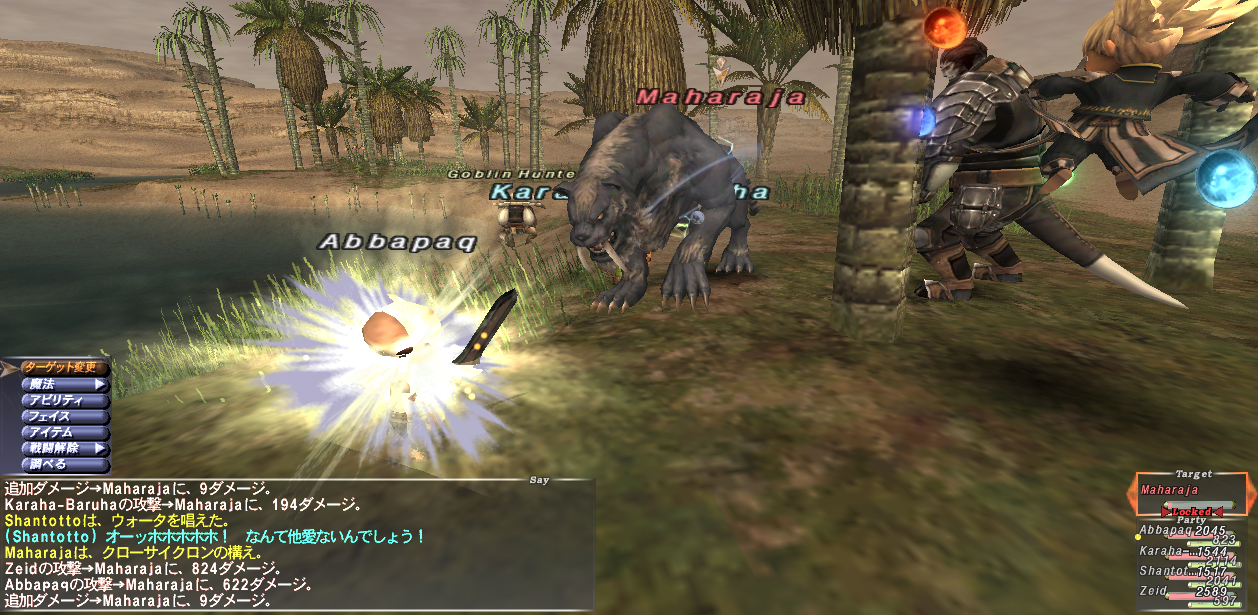Open the 魔法 magic submenu
This screenshot has height=615, width=1258.
pos(62,383)
